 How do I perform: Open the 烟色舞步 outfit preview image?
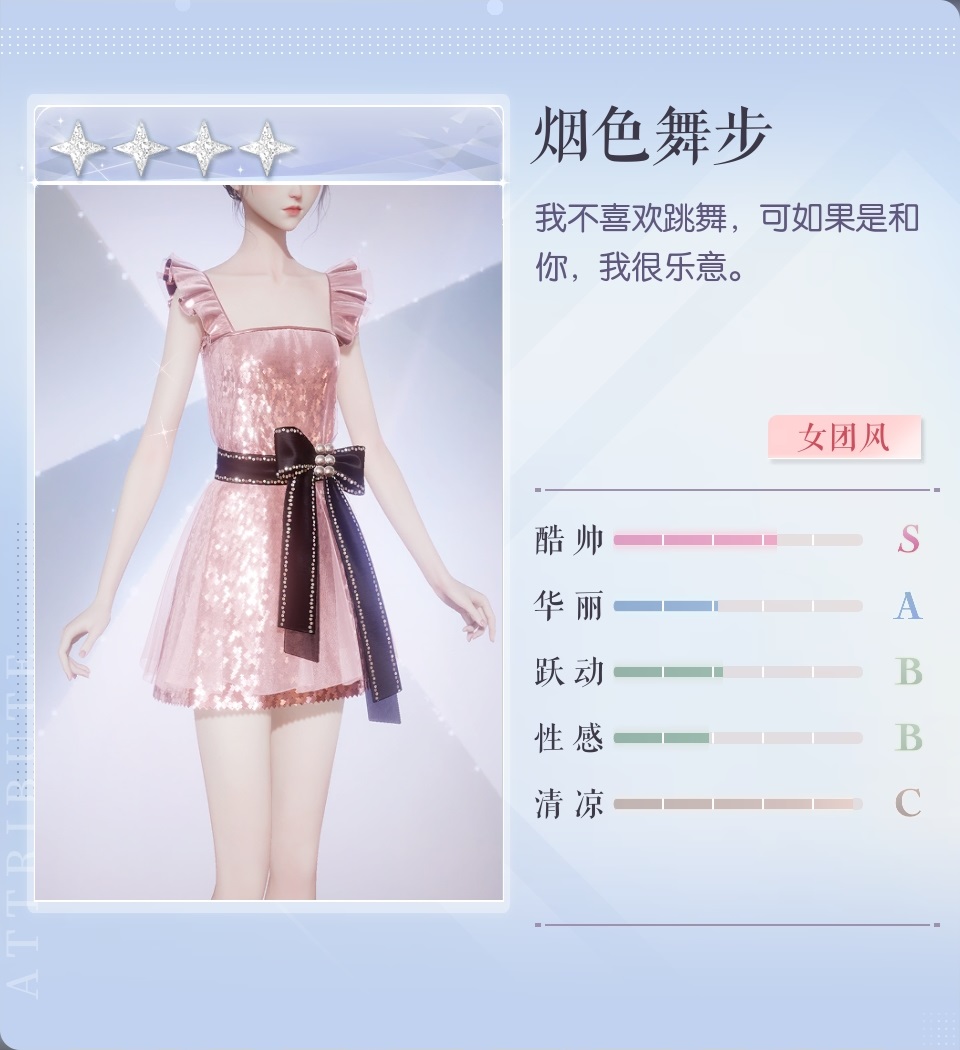[x=269, y=540]
